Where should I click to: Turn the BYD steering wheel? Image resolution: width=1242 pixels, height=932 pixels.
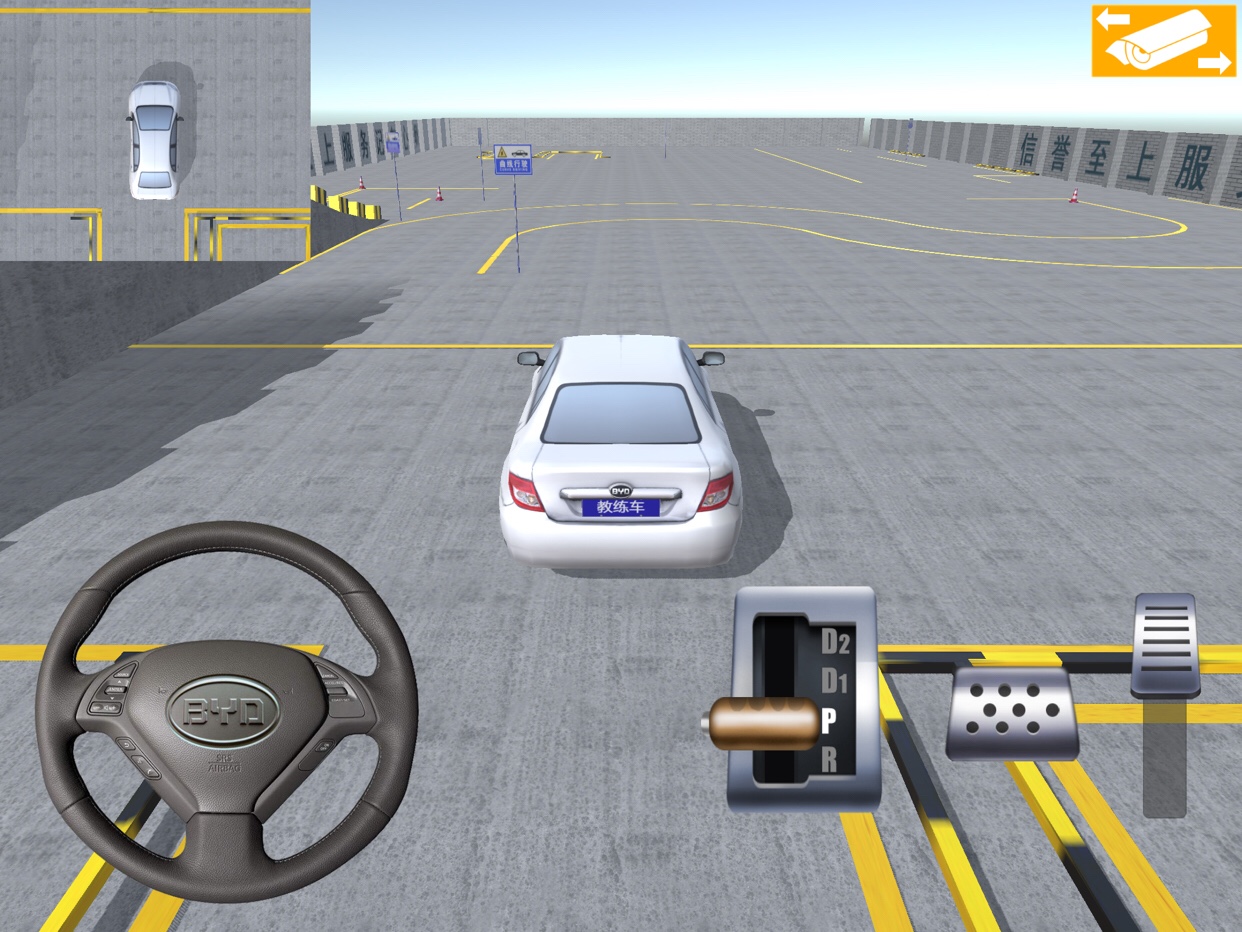tap(225, 711)
